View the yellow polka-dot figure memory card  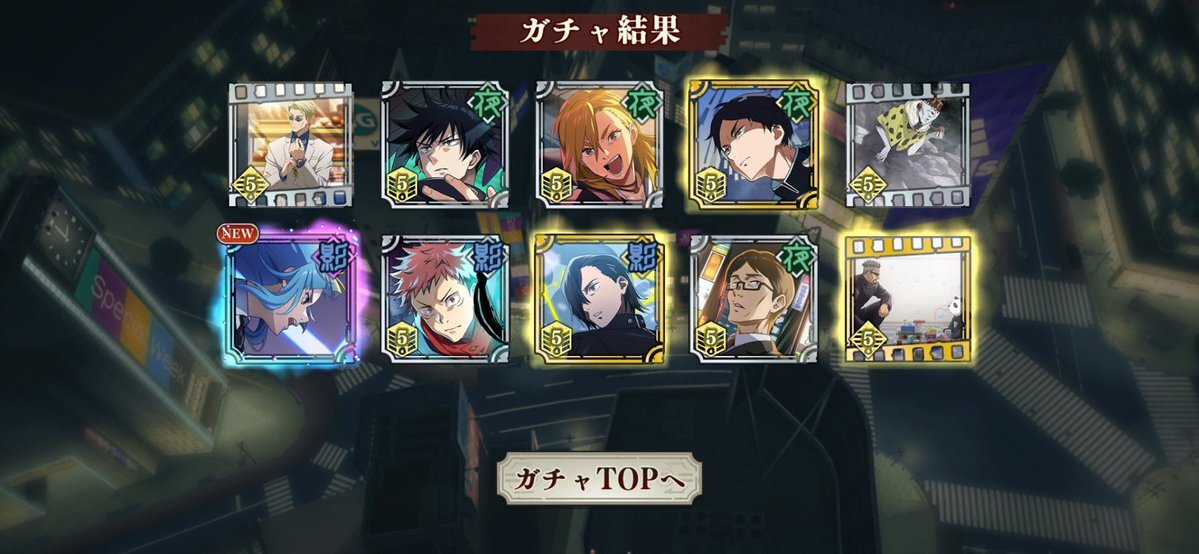(x=907, y=144)
